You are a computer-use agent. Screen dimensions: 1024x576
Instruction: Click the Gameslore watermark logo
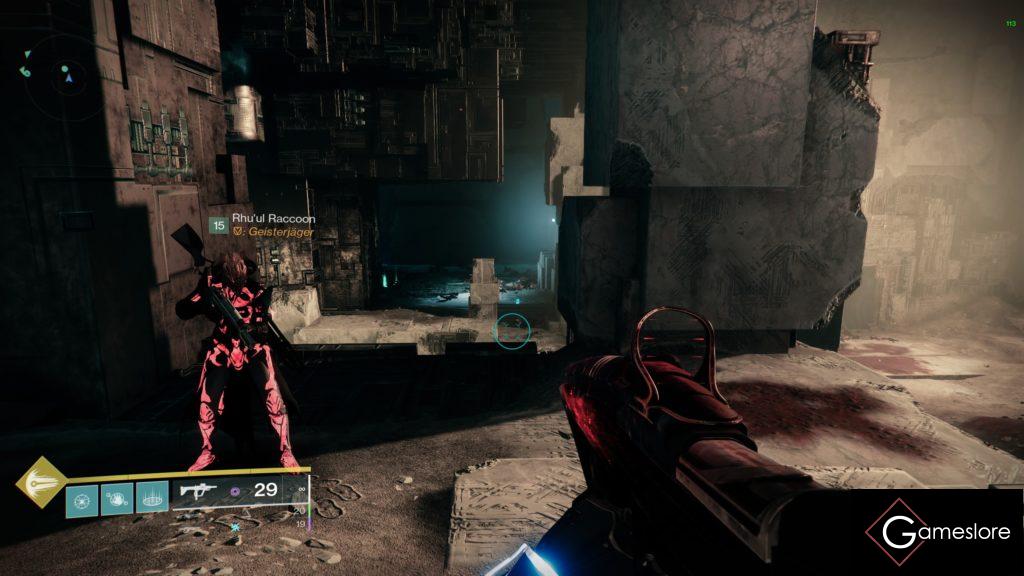point(939,532)
